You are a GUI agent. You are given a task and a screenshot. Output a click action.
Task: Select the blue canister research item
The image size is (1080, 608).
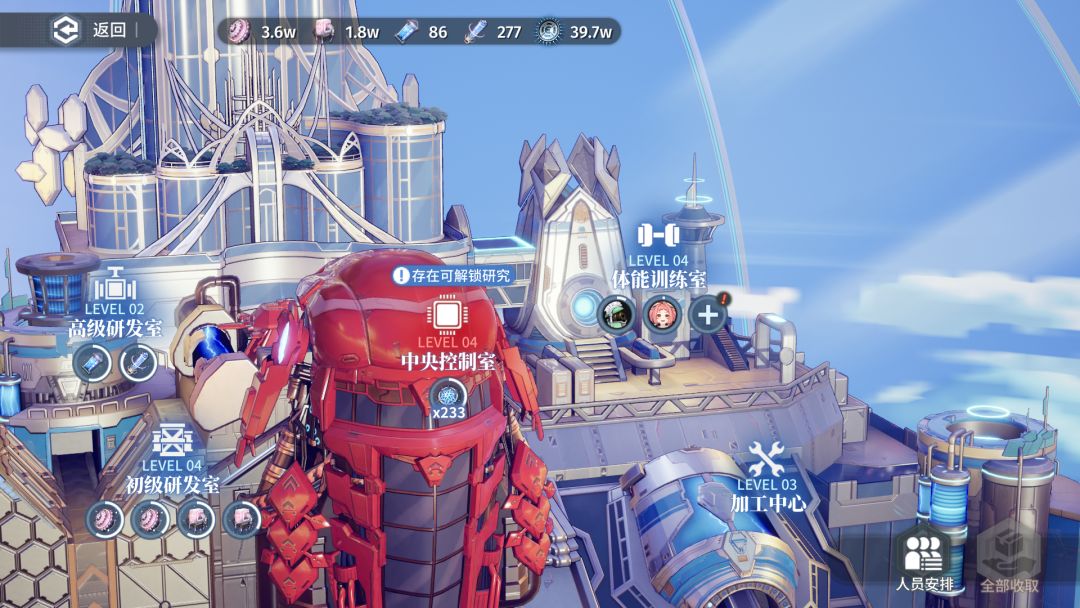[x=92, y=363]
